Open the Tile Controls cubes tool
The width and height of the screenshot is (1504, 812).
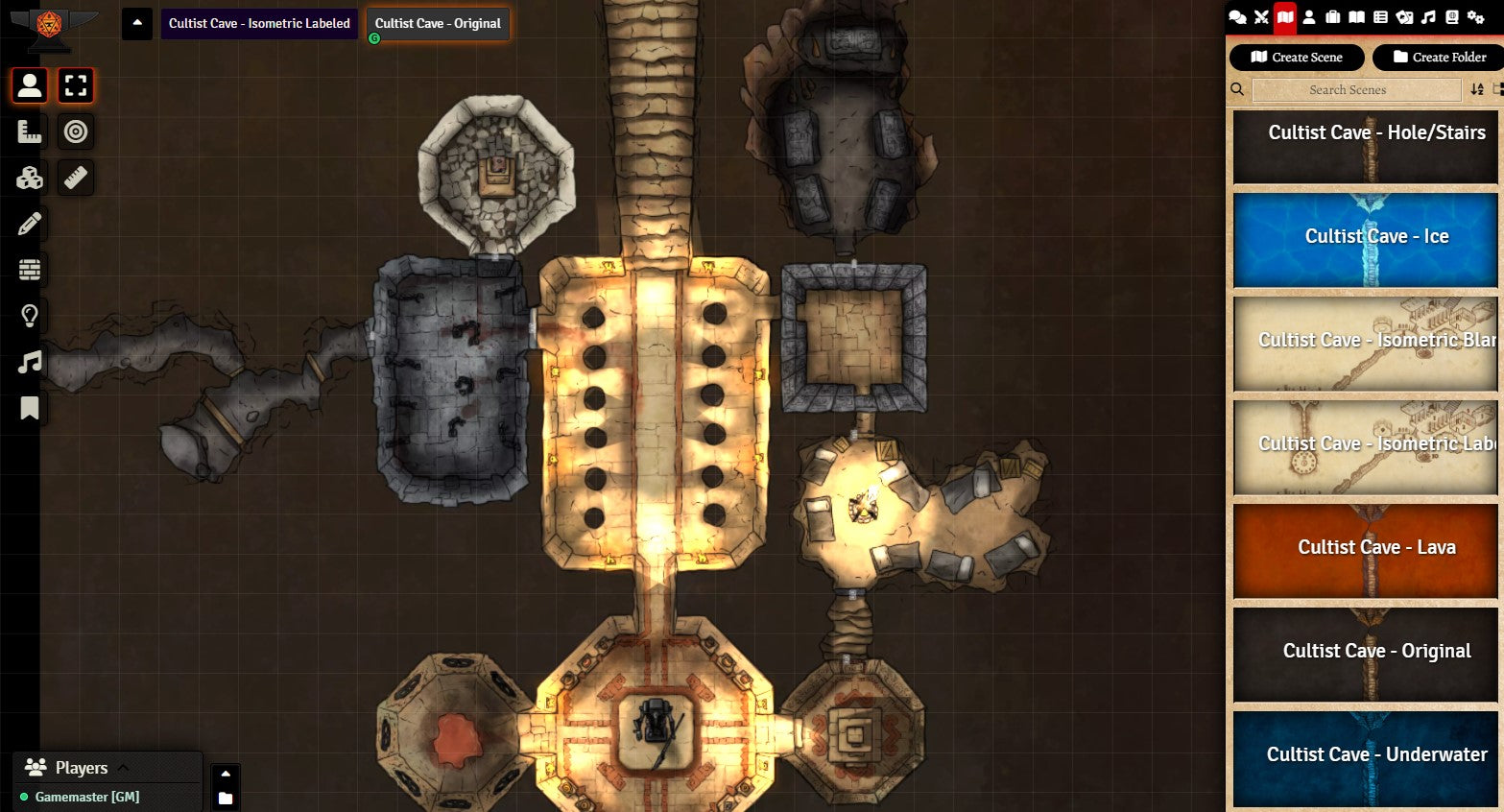(x=30, y=178)
